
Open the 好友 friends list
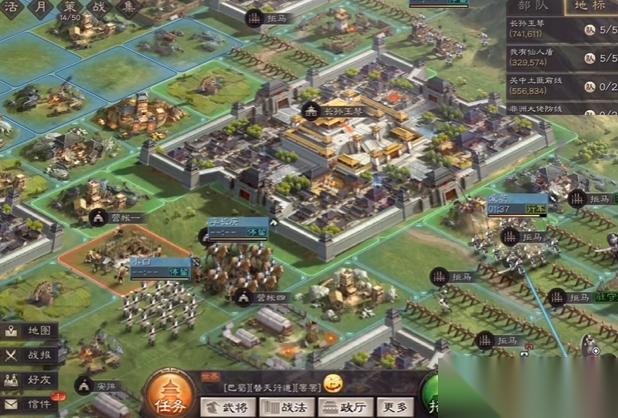click(x=29, y=379)
